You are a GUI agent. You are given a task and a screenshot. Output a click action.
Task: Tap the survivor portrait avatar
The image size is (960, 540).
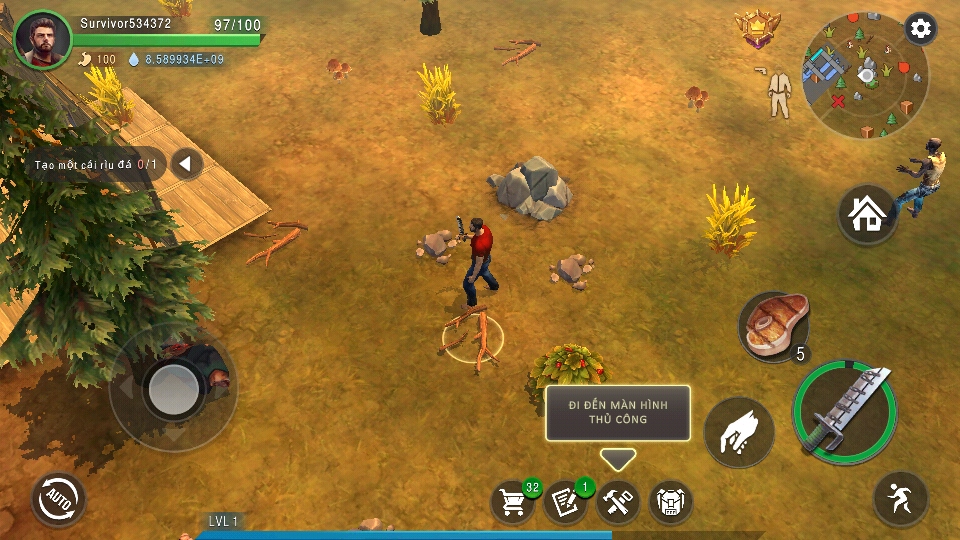coord(44,41)
